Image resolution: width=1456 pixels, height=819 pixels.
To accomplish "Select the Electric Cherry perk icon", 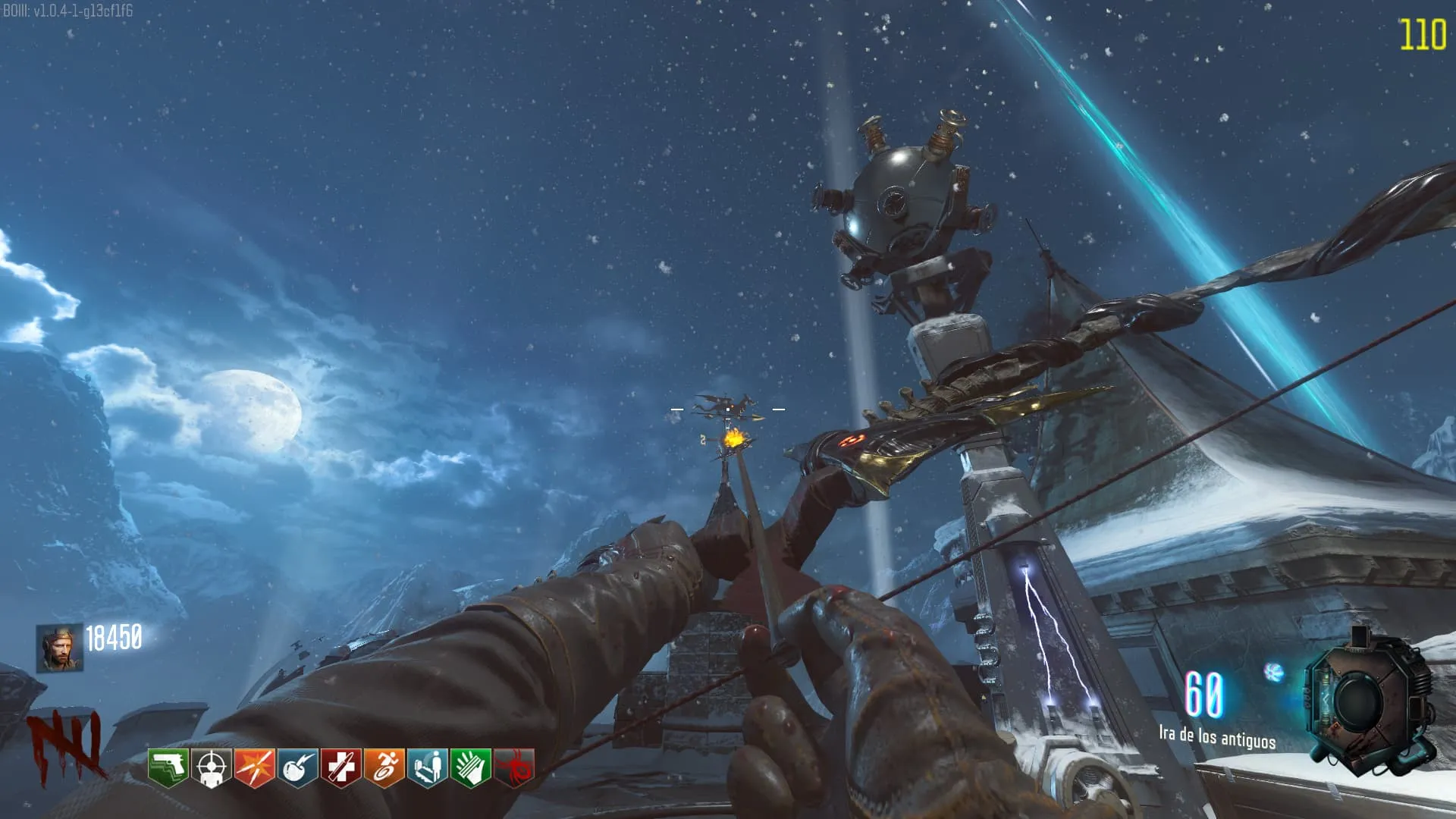I will coord(297,767).
